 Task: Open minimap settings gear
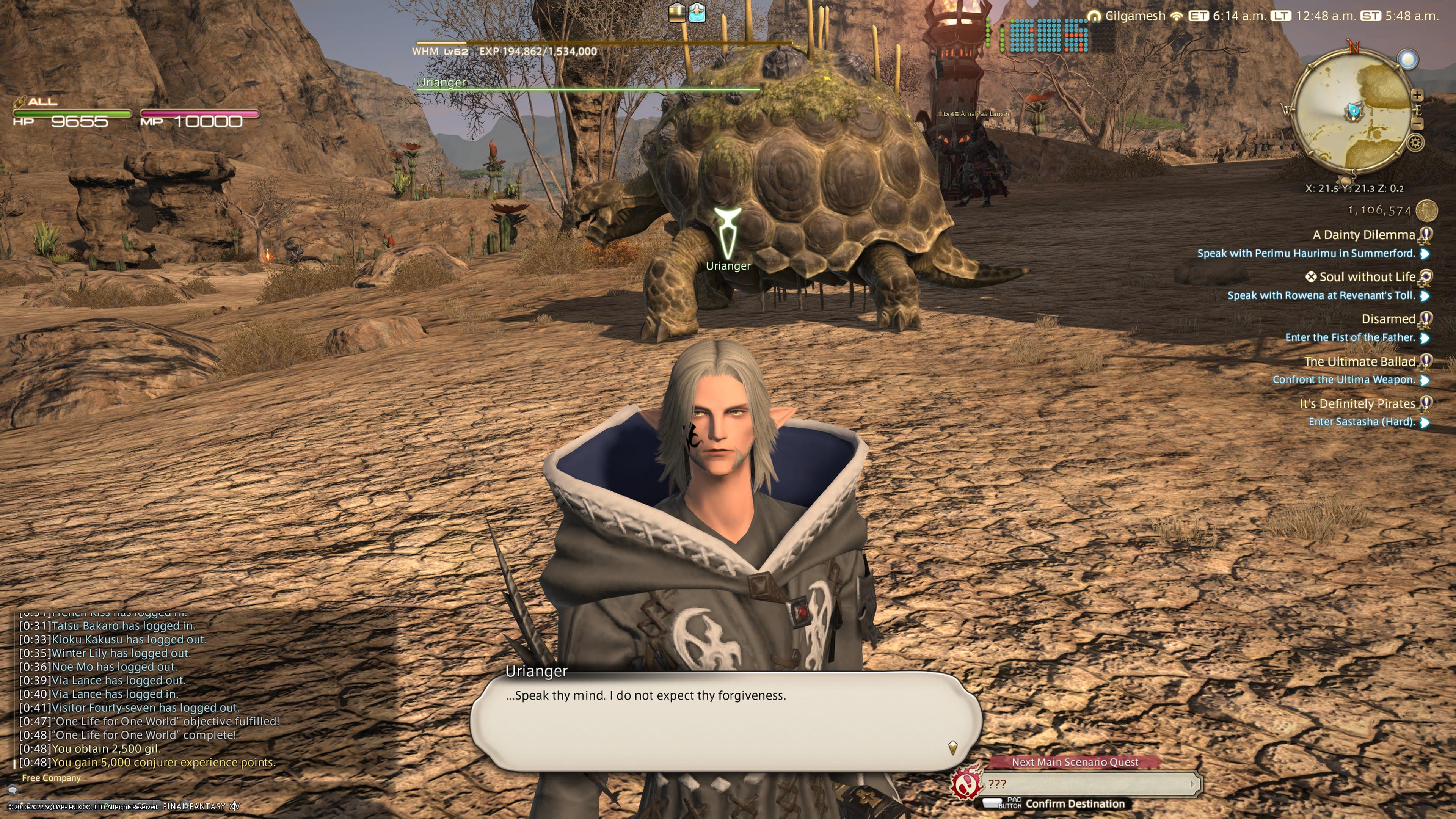click(1415, 143)
